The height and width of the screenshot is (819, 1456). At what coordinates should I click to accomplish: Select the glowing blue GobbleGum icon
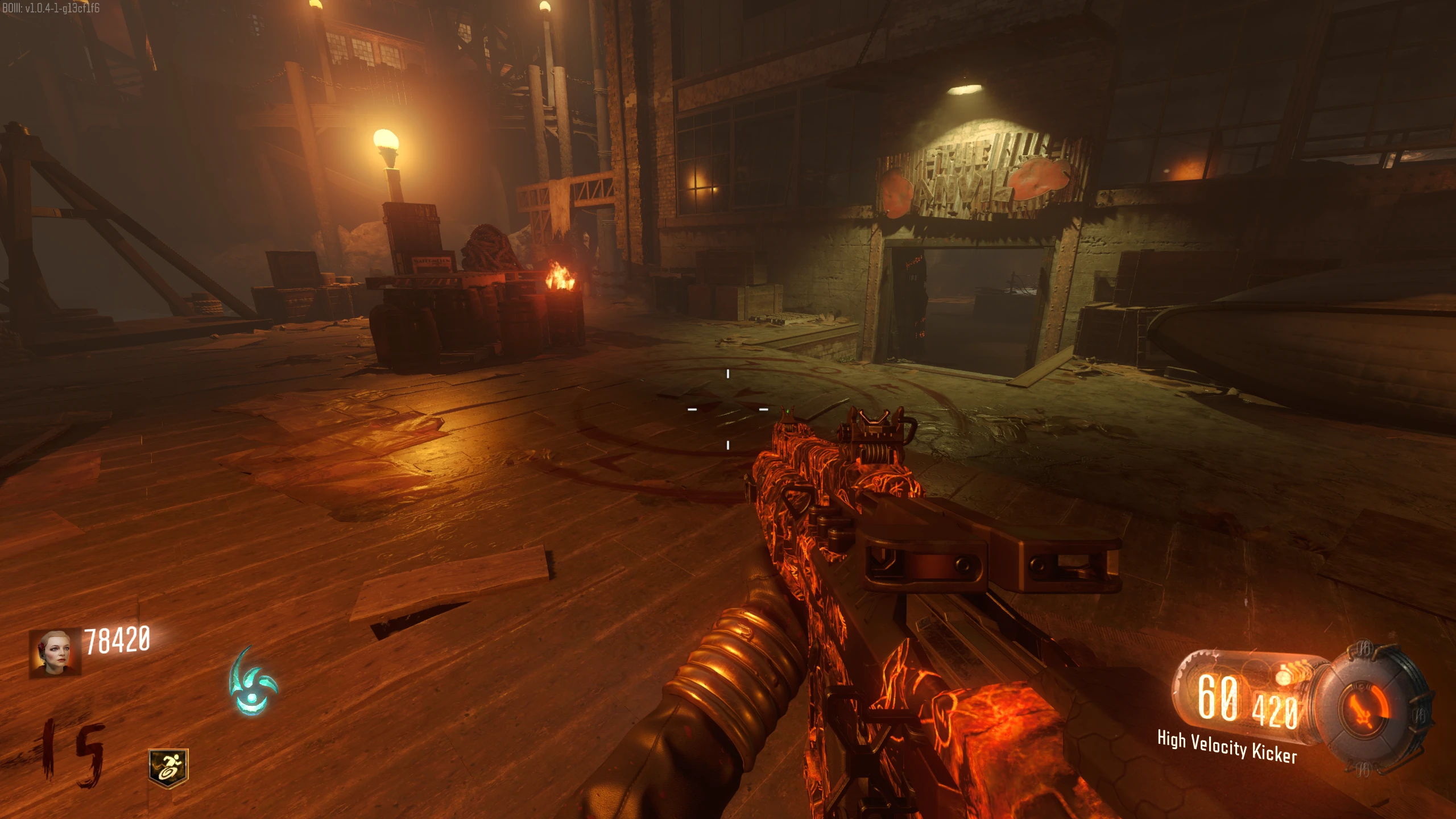(x=252, y=683)
